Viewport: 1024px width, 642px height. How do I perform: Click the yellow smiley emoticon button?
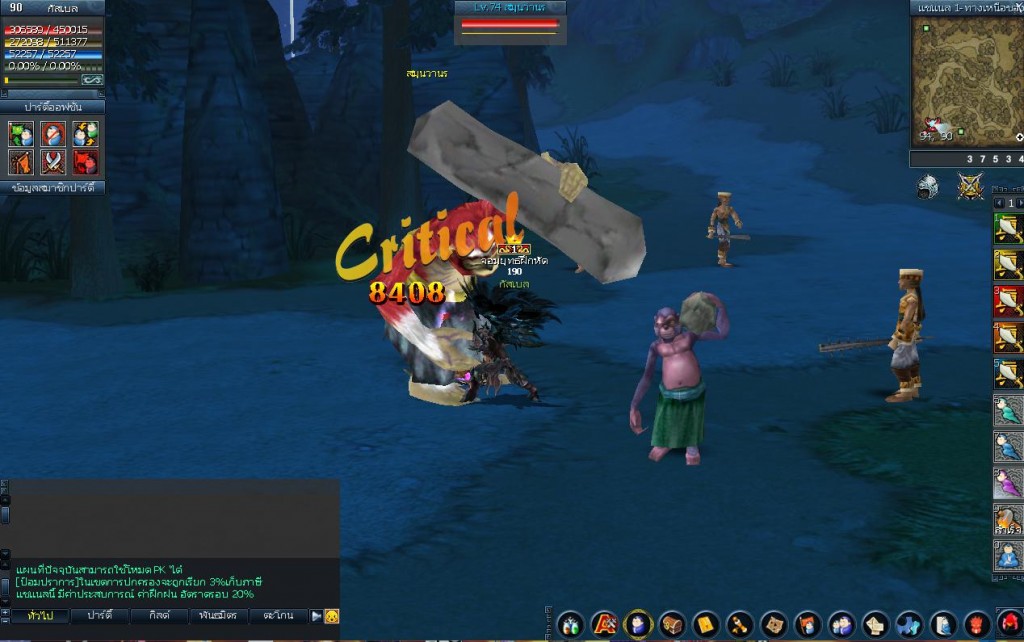[x=332, y=616]
